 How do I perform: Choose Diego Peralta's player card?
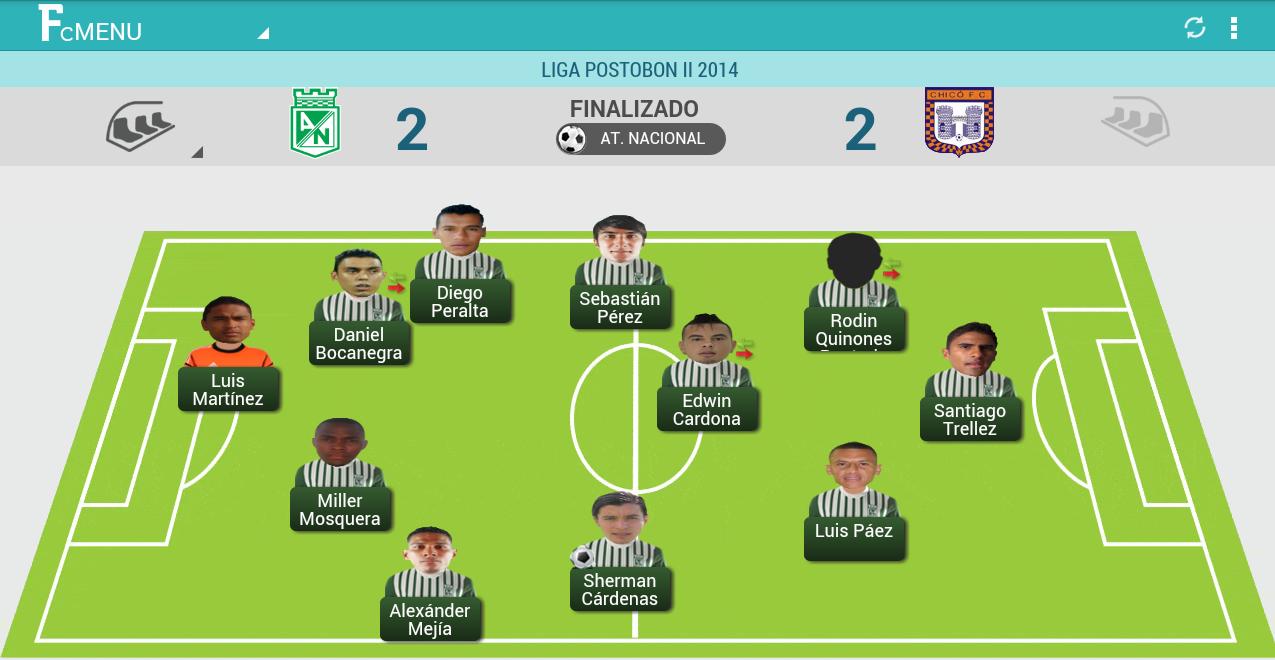(460, 301)
